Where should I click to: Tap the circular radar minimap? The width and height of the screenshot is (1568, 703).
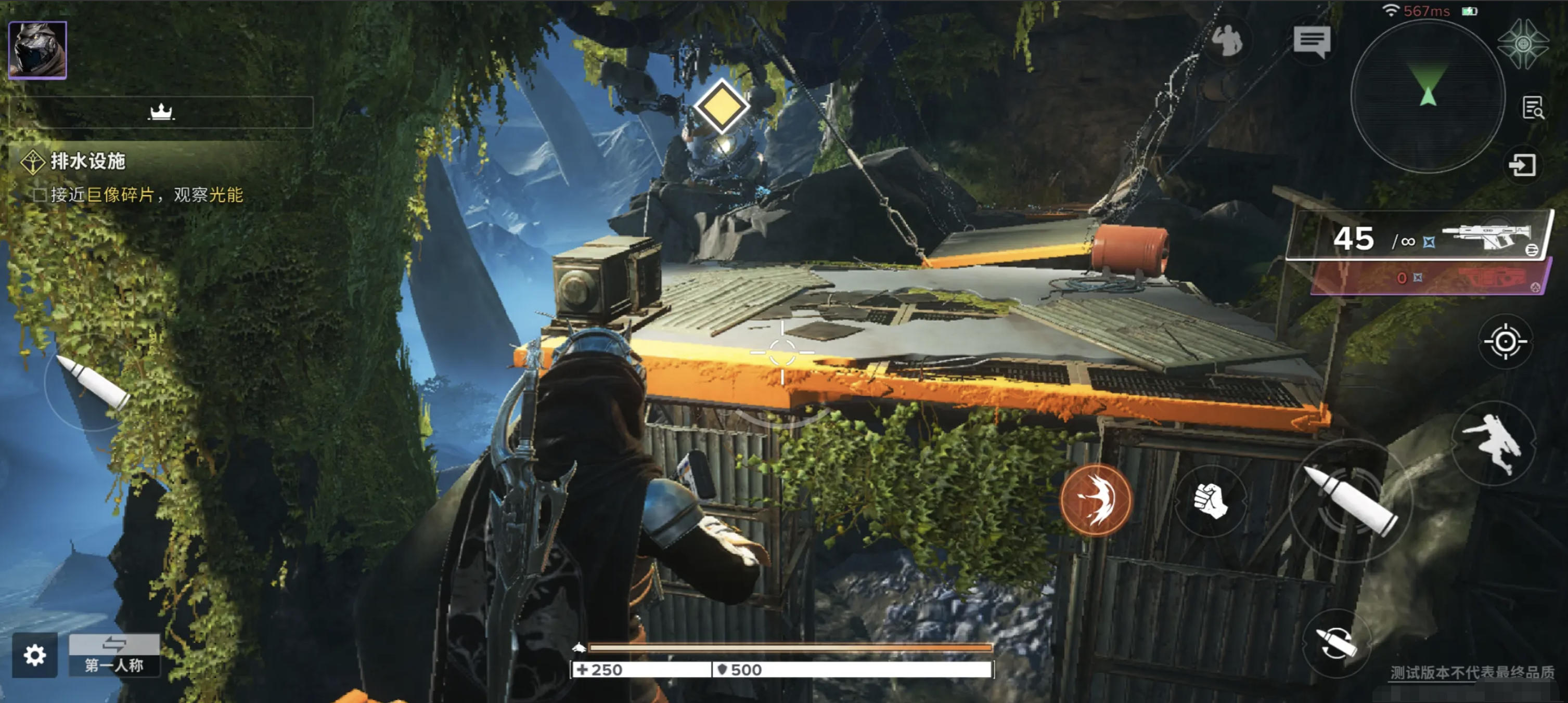pos(1428,97)
